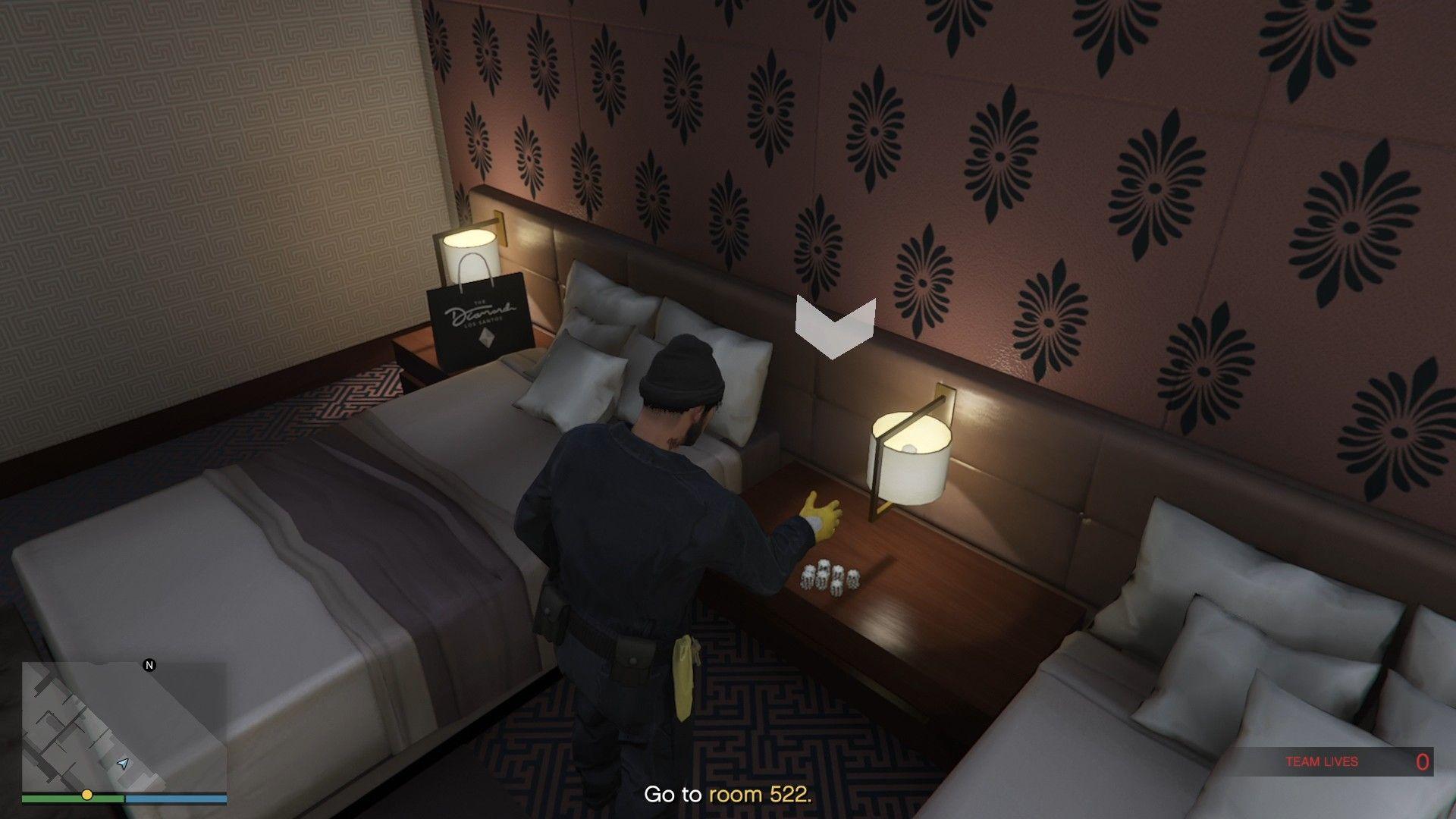Select the north 'N' compass indicator on minimap
Viewport: 1456px width, 819px height.
(149, 666)
